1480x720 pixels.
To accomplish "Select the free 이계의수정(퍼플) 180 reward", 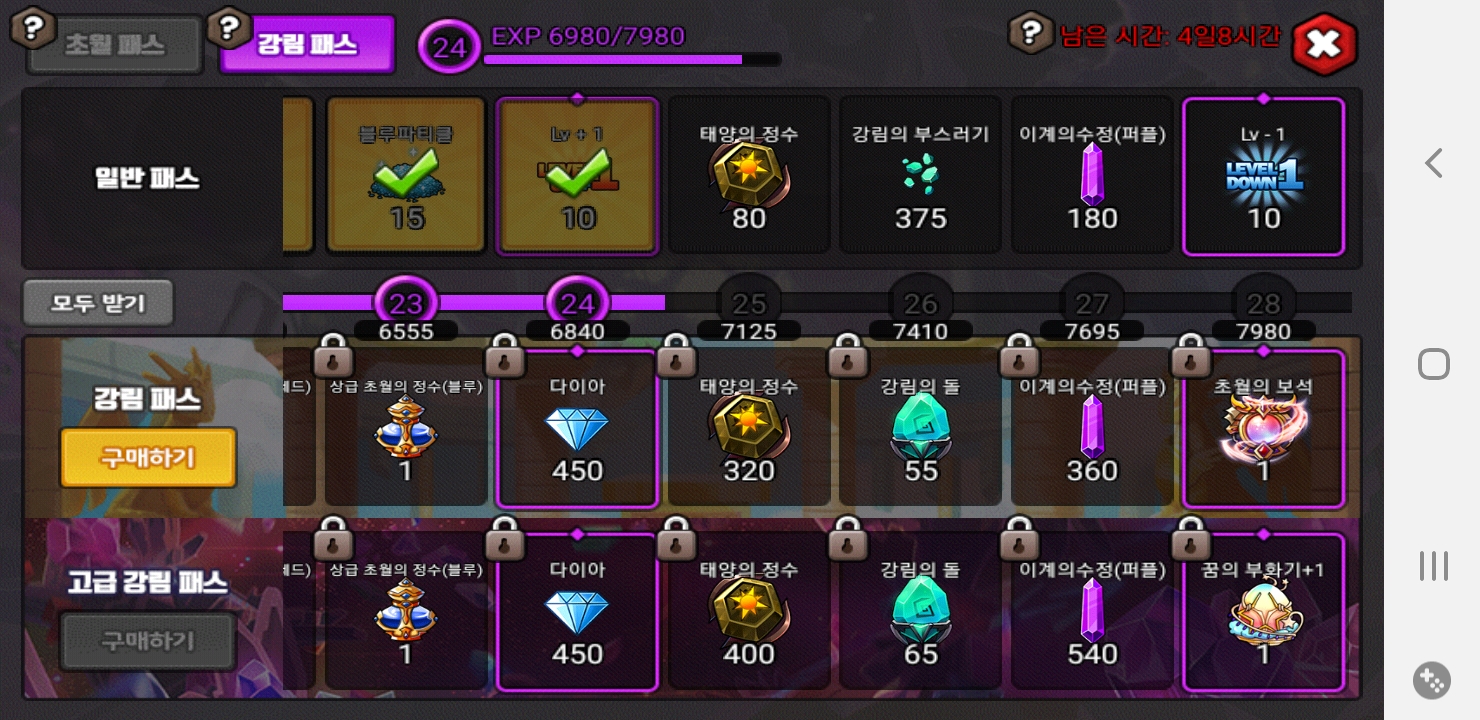I will pos(1091,176).
